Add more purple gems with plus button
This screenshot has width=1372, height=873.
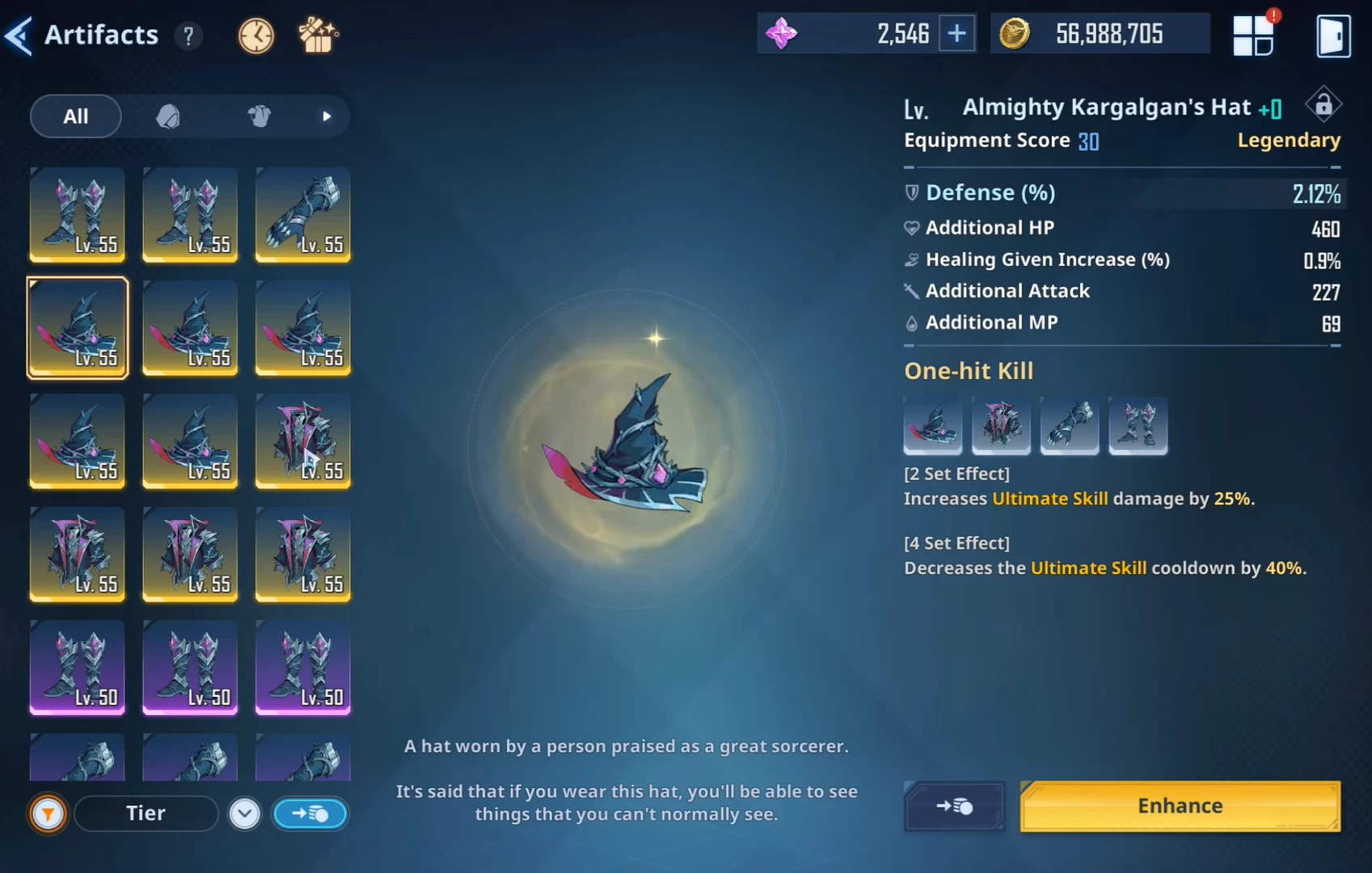(956, 34)
